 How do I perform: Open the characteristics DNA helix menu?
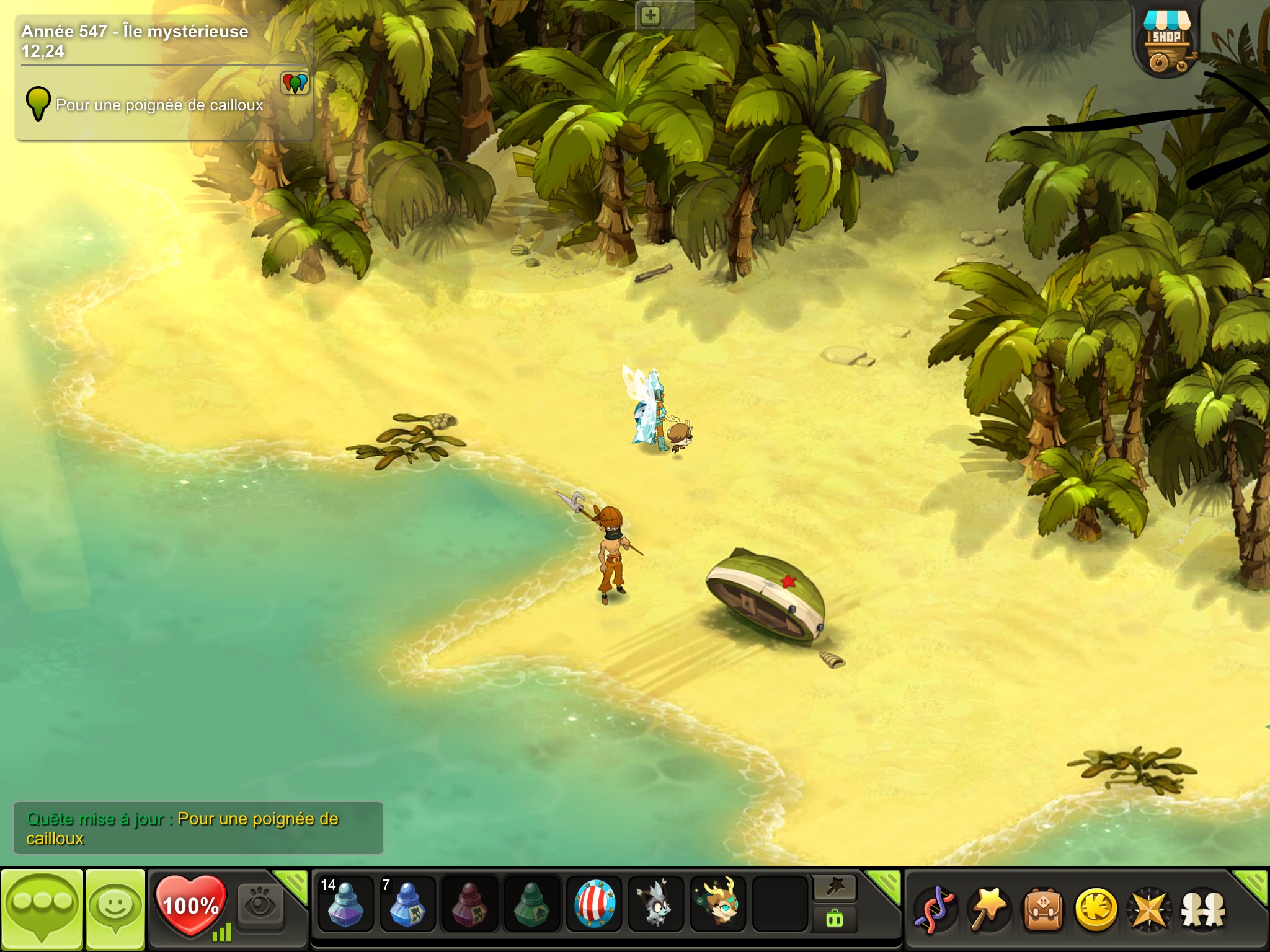click(x=936, y=910)
